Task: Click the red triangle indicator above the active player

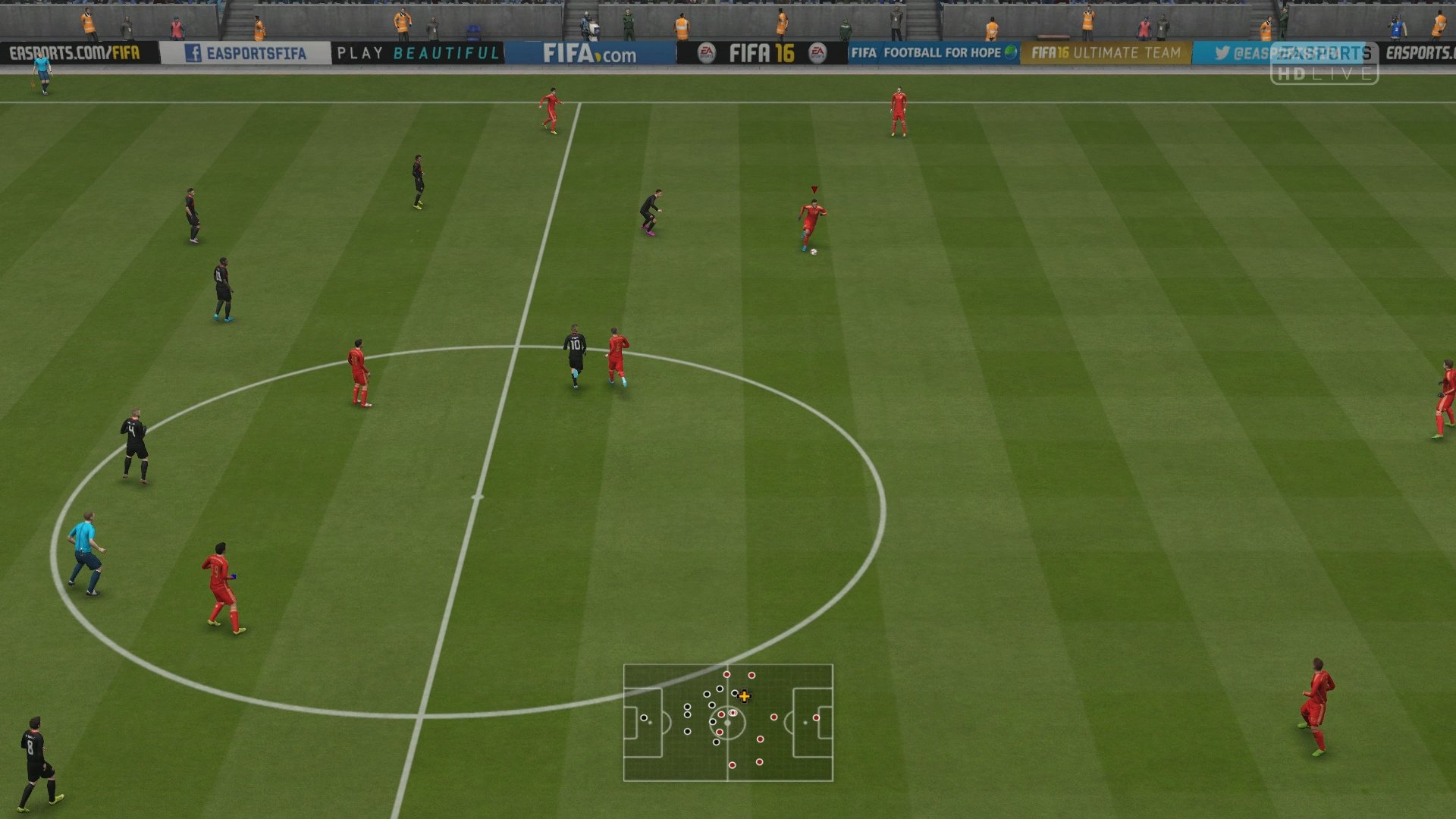Action: tap(814, 187)
